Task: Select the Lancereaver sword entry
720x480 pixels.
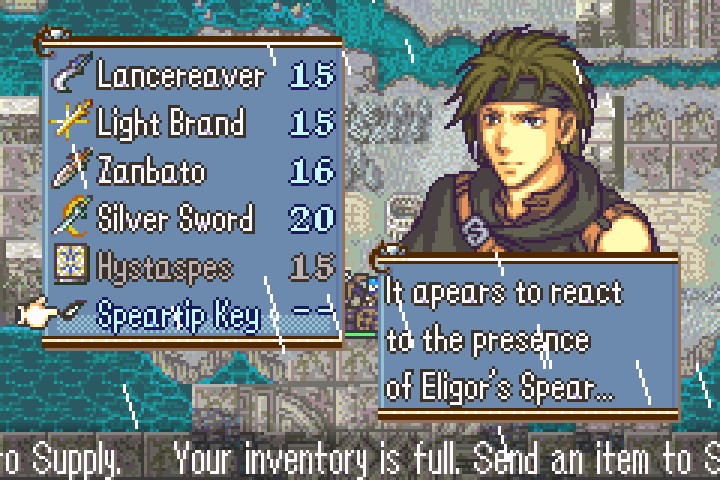Action: pos(180,75)
